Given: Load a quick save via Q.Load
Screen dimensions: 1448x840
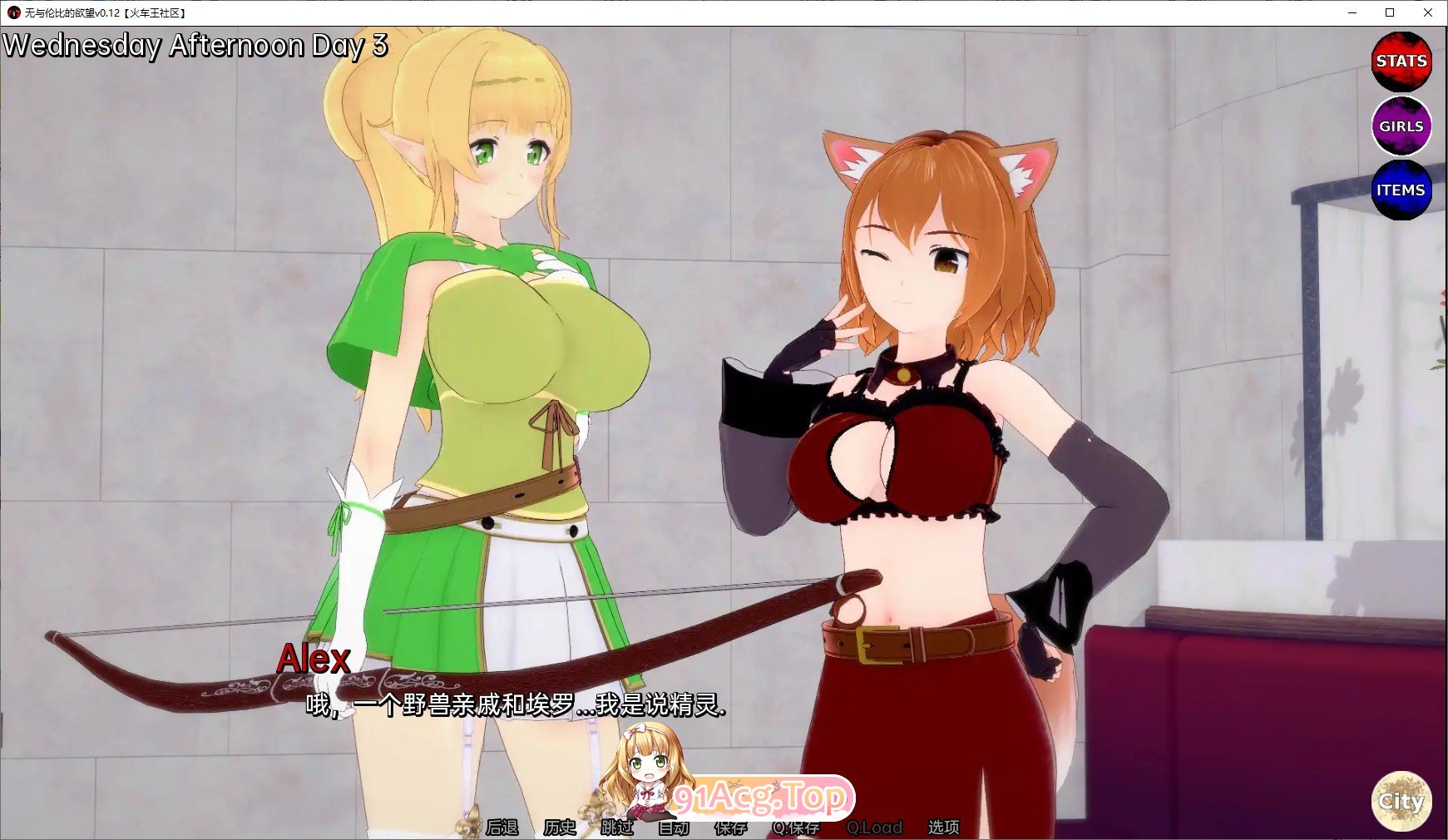Looking at the screenshot, I should point(874,828).
